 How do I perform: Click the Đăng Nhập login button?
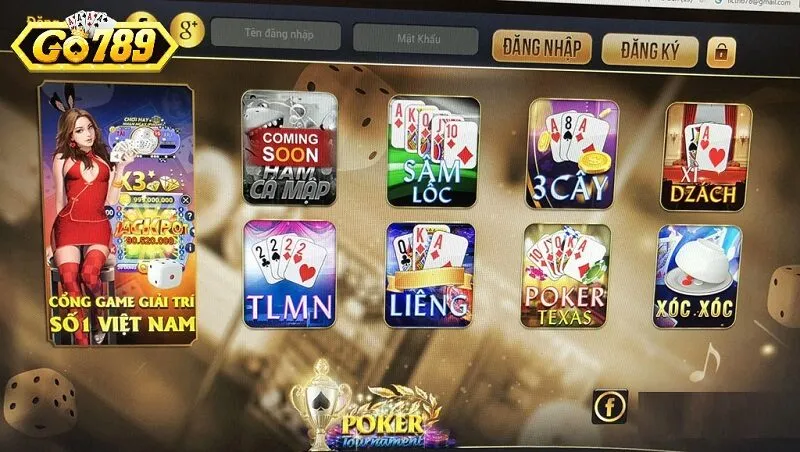(x=541, y=47)
